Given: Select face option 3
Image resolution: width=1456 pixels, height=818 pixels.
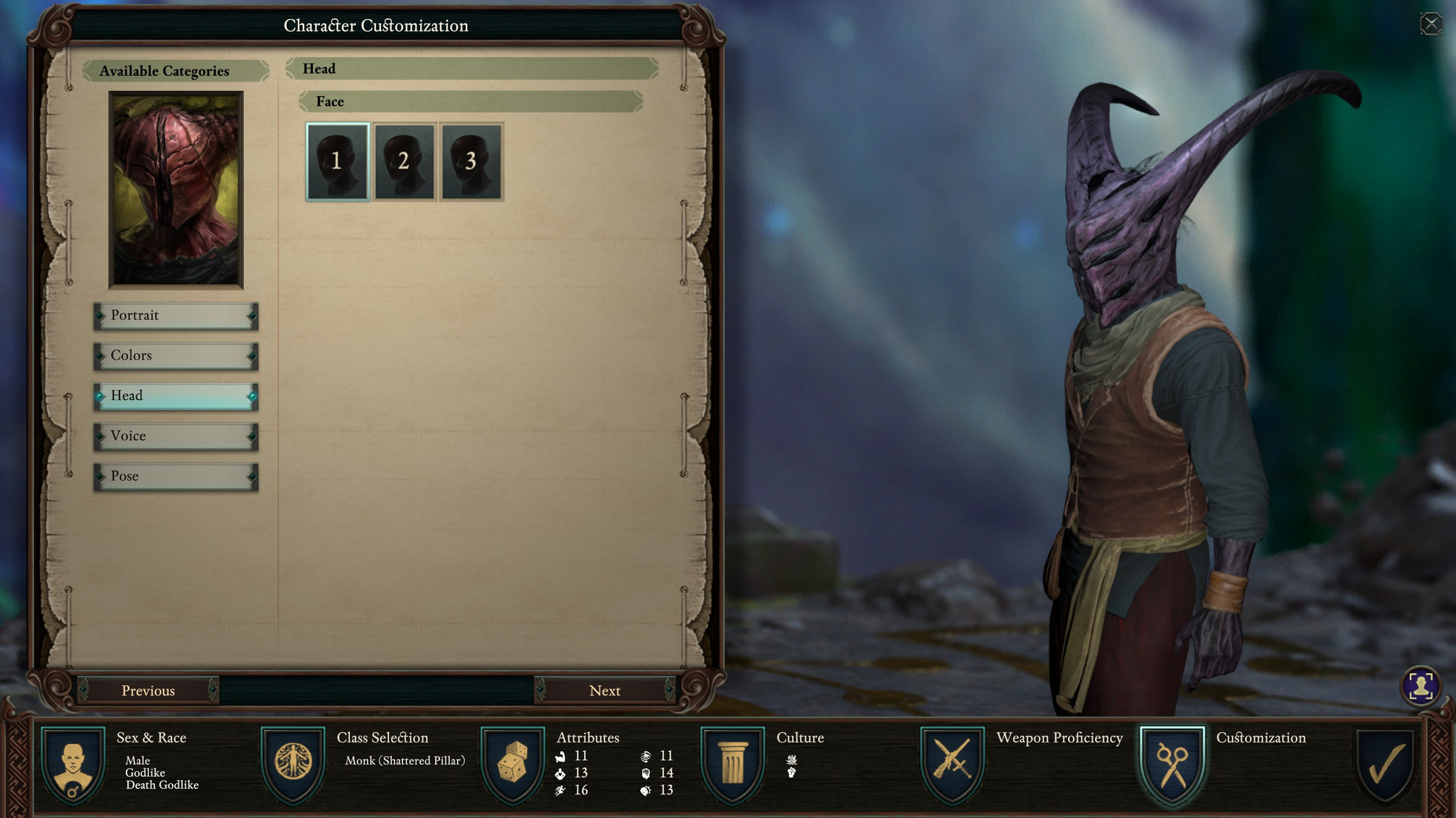Looking at the screenshot, I should tap(471, 162).
